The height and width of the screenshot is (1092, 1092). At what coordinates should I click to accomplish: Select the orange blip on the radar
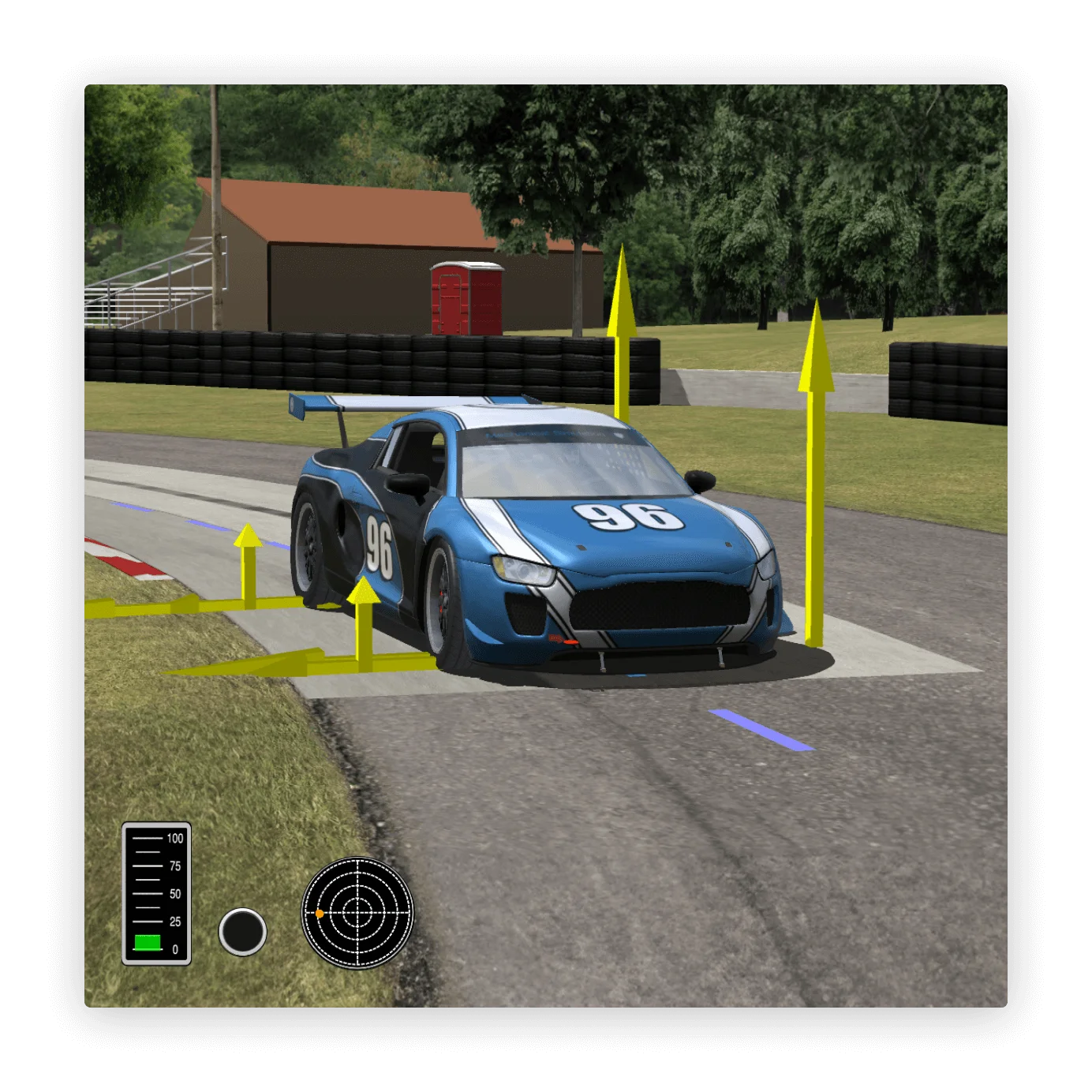click(x=320, y=913)
